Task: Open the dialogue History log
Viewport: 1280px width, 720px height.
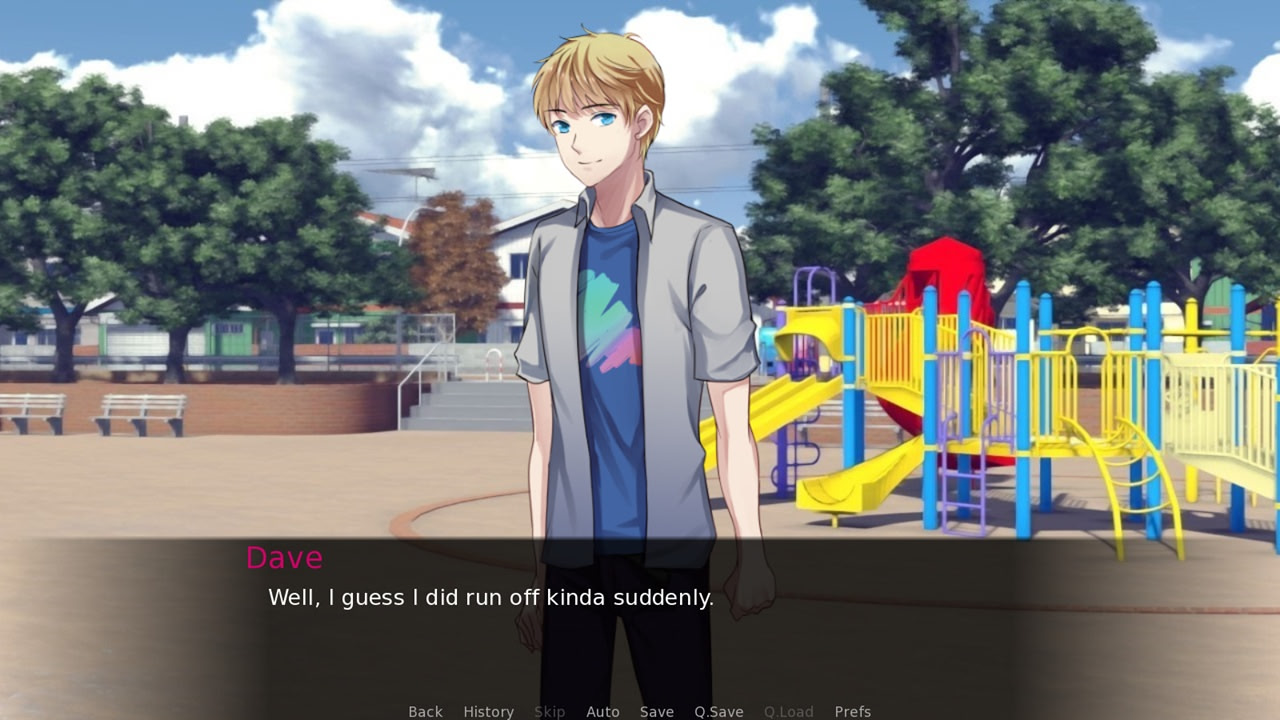Action: tap(488, 711)
